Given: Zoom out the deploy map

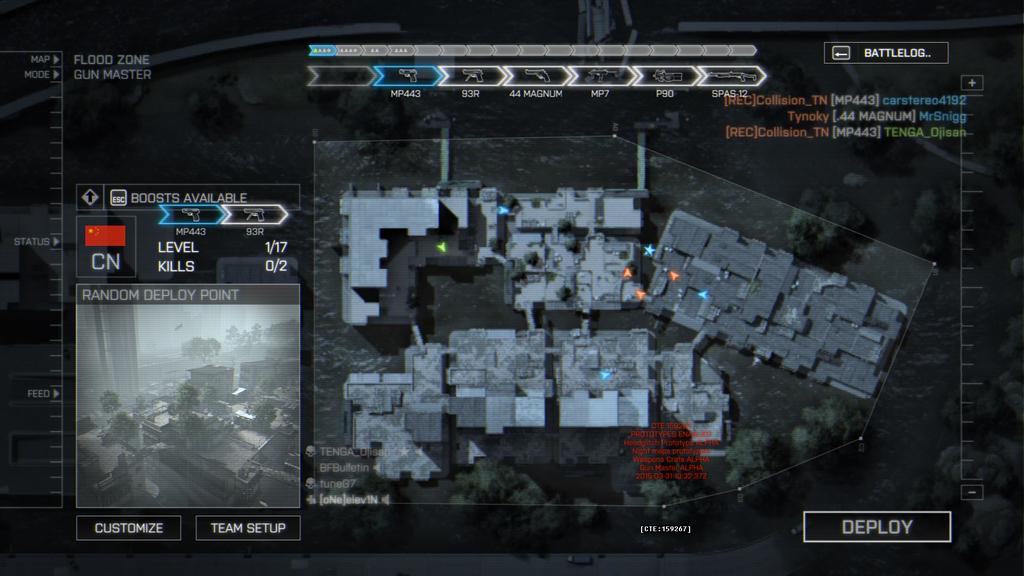Looking at the screenshot, I should (x=973, y=492).
